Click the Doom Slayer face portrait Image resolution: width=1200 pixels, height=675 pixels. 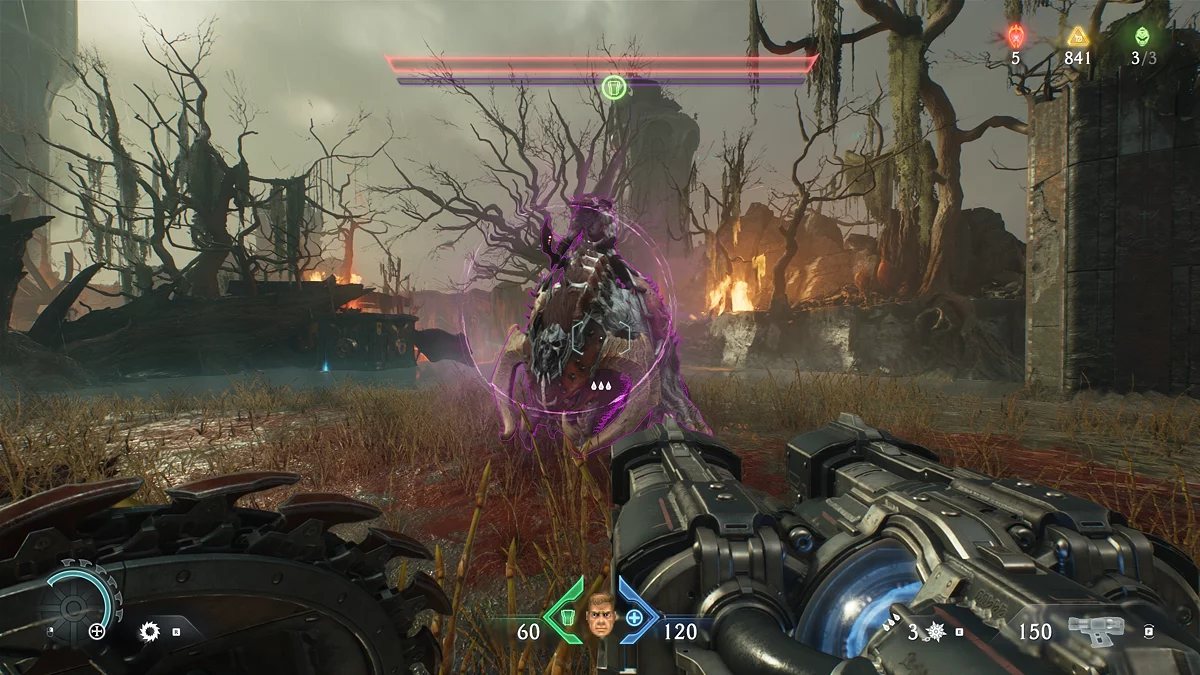(x=601, y=615)
